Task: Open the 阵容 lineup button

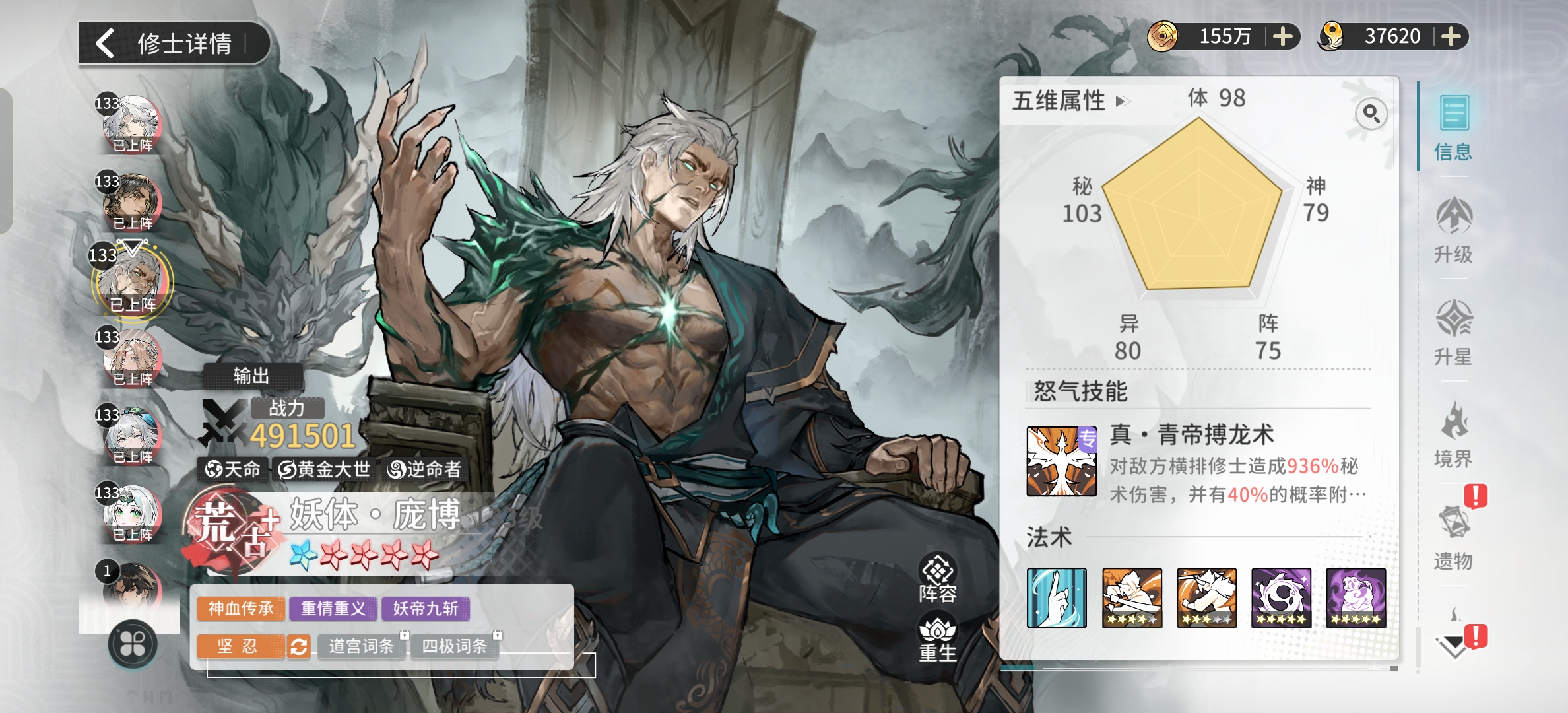Action: [938, 579]
